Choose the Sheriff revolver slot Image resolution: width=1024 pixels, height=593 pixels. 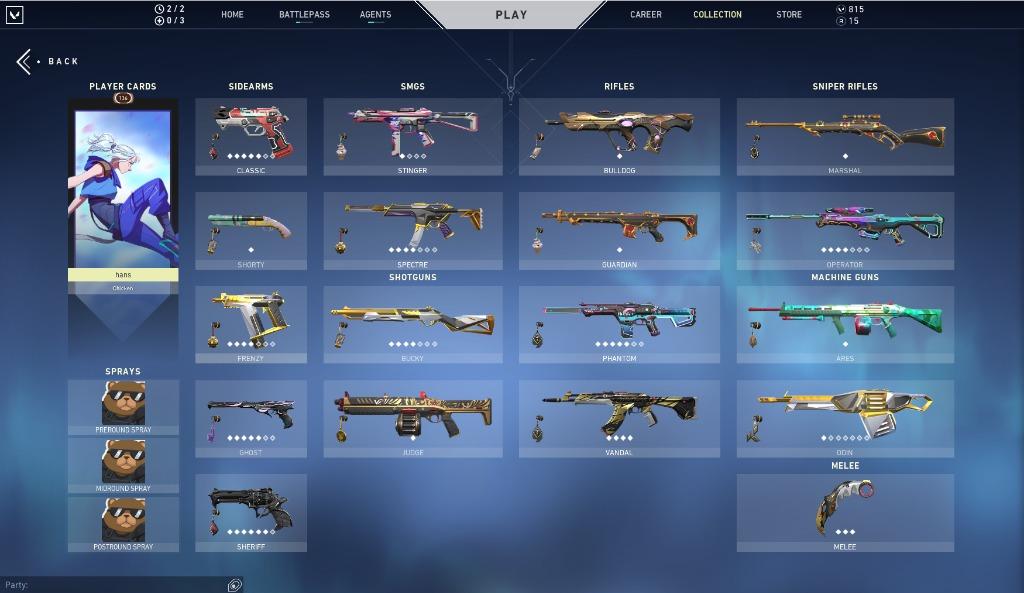click(251, 512)
